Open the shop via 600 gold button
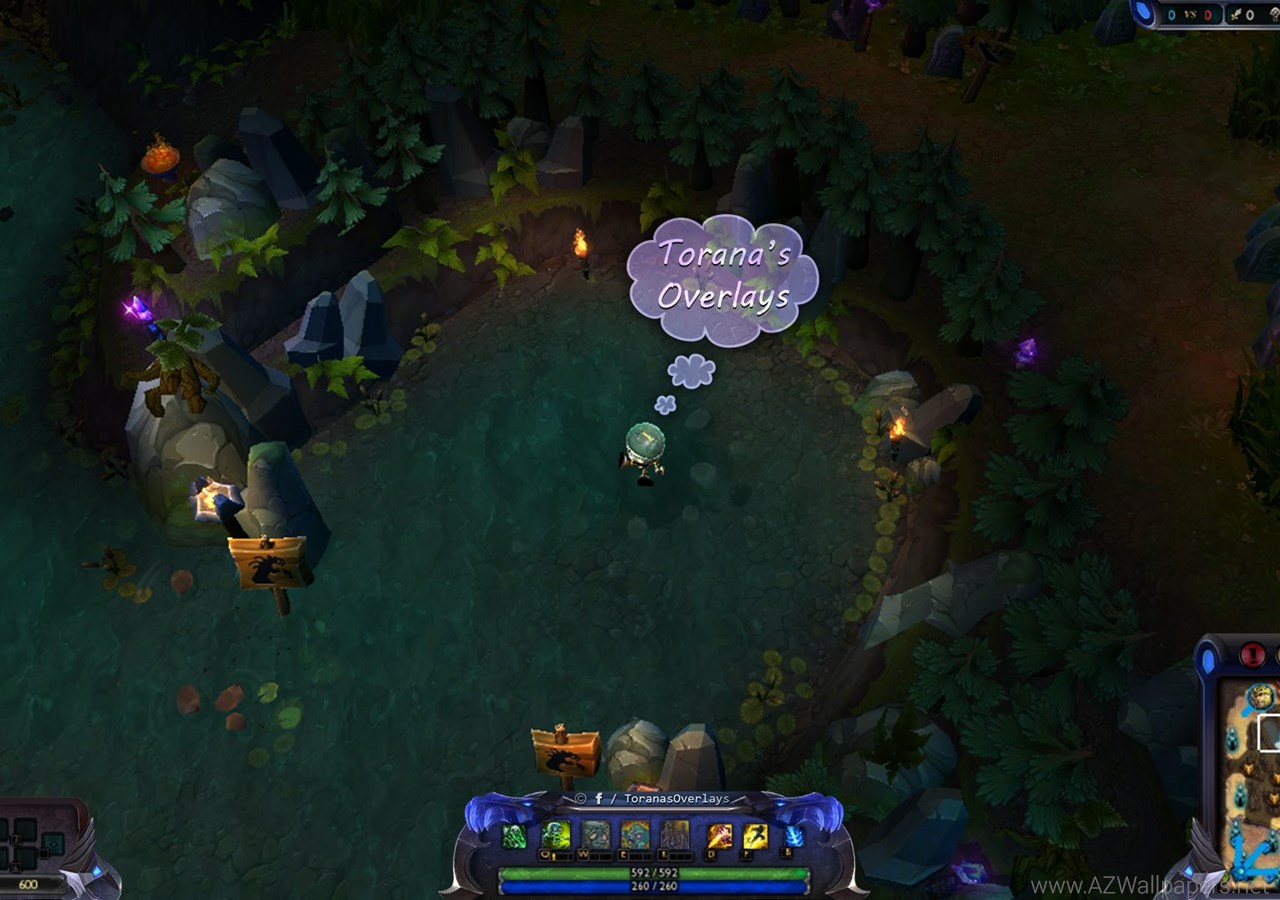 (x=28, y=884)
